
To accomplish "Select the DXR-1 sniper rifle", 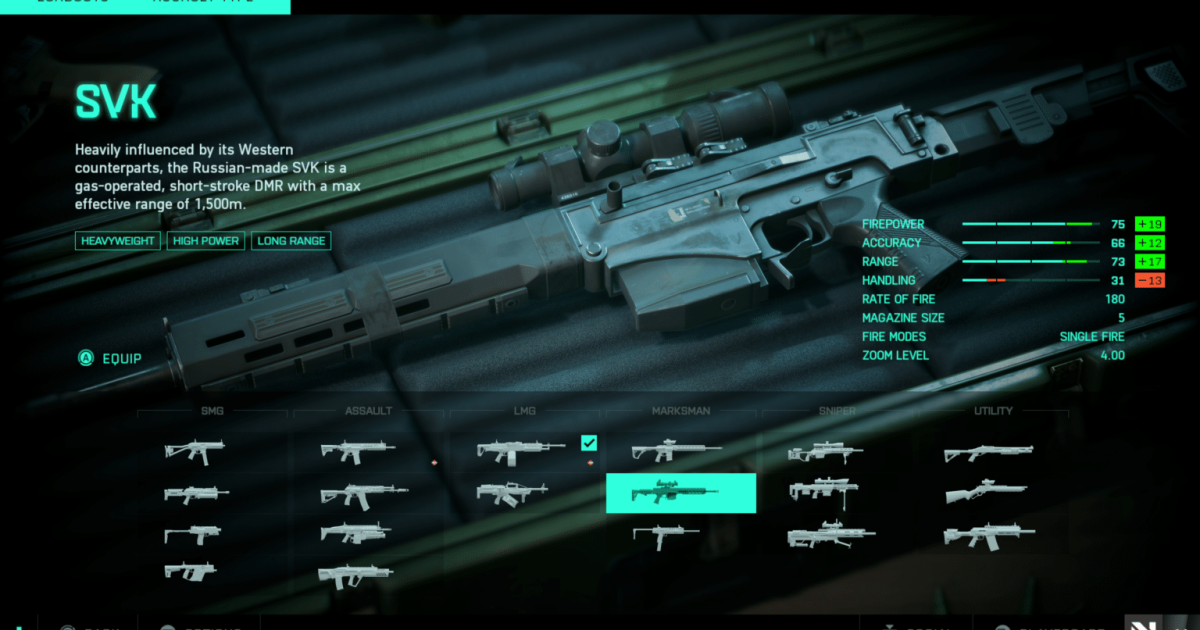I will coord(825,491).
